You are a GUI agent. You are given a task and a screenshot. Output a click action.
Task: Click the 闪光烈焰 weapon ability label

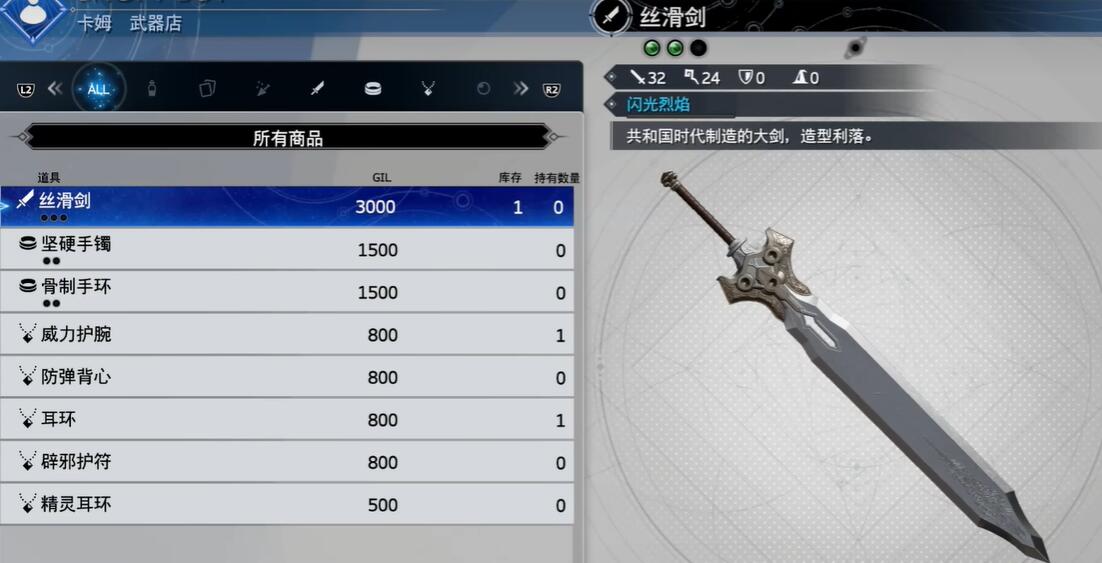659,104
